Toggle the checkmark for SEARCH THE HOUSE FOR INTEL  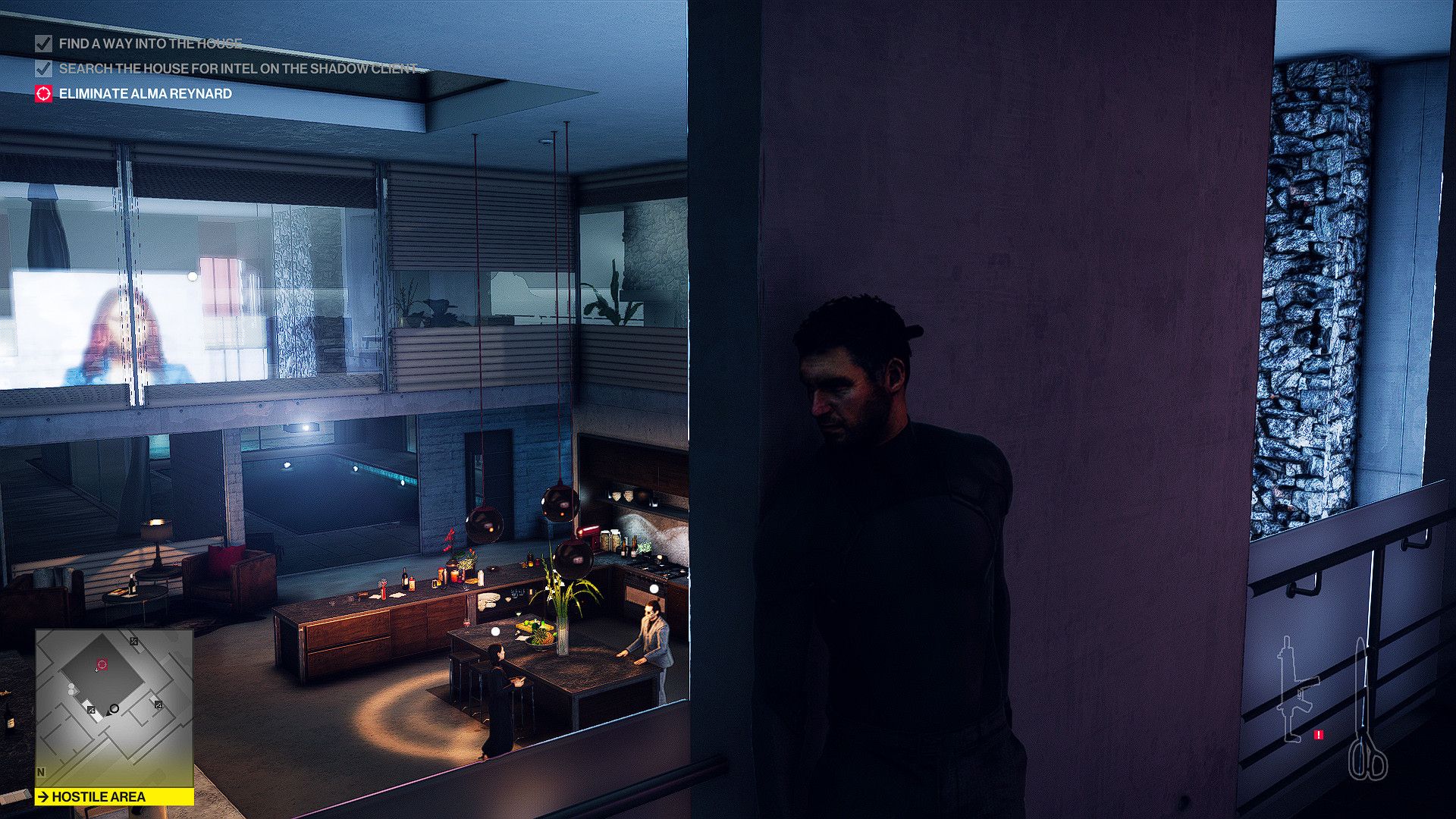click(x=42, y=69)
